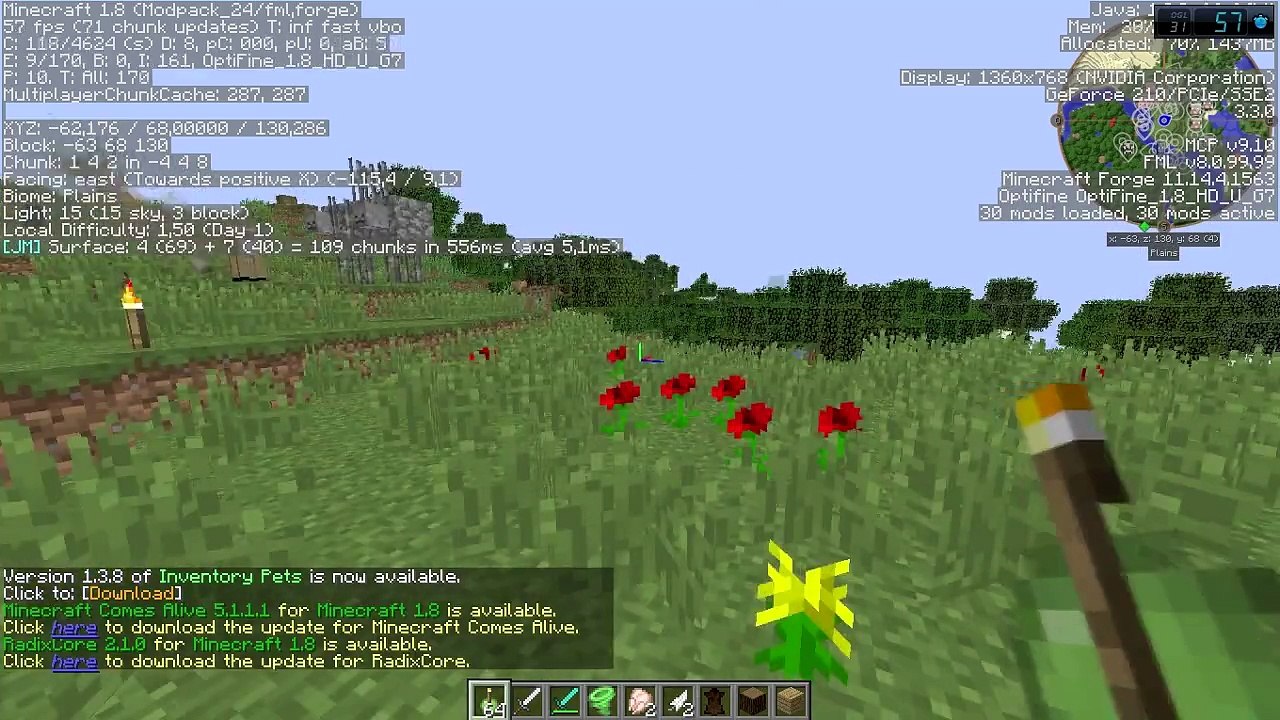Open the Minecraft Comes Alive update link
Screen dimensions: 1280x720
click(x=74, y=628)
